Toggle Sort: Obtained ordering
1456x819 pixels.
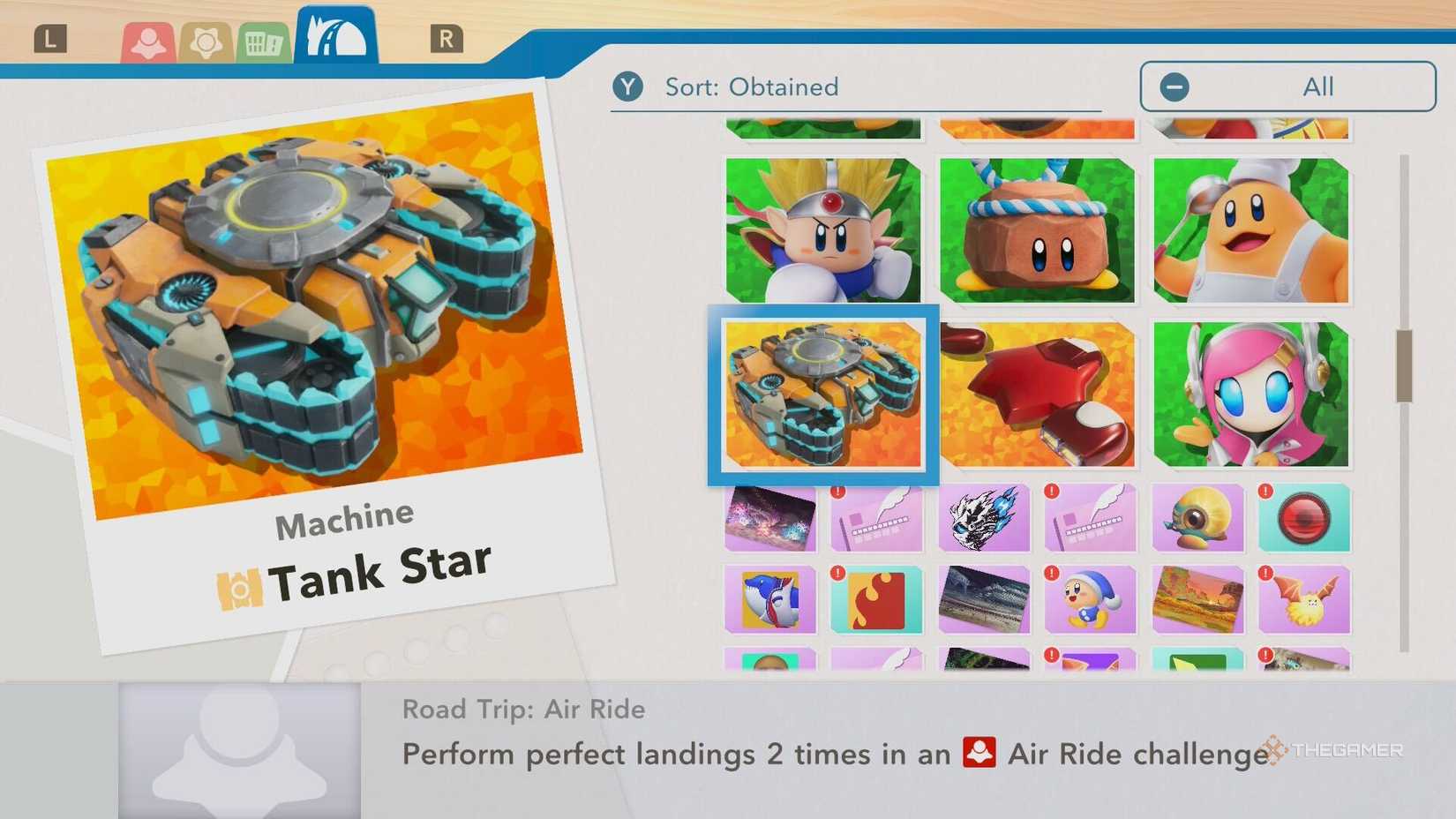pos(750,86)
